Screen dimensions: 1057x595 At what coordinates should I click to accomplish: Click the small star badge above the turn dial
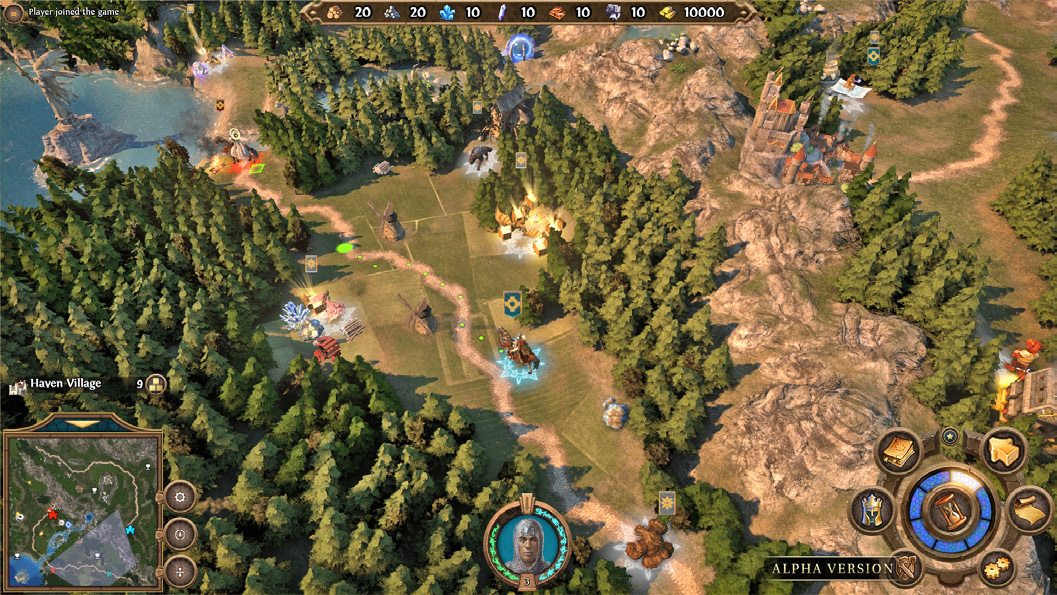[x=949, y=435]
